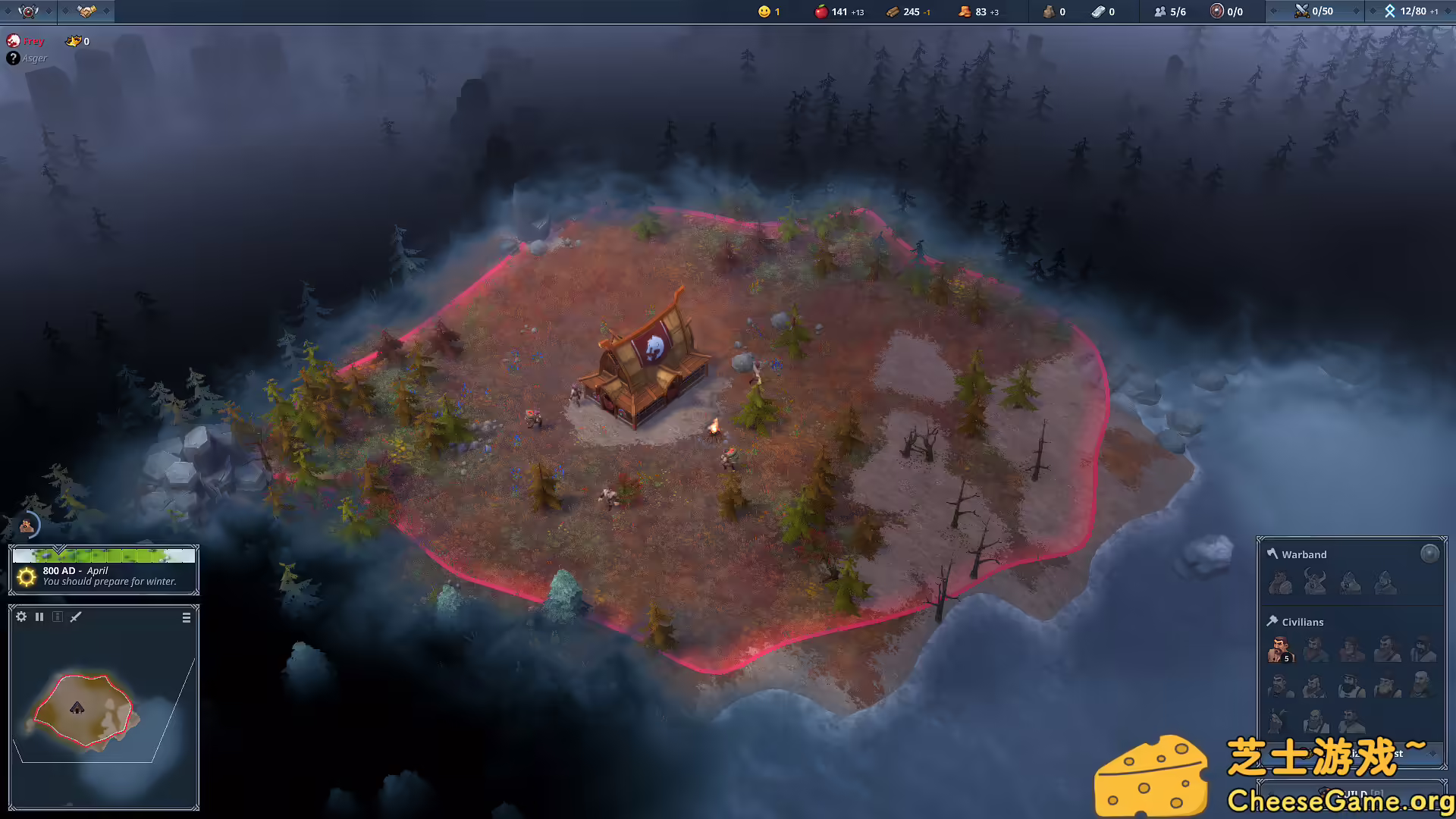Toggle the Warband rally shield button
The height and width of the screenshot is (819, 1456).
pos(1430,553)
